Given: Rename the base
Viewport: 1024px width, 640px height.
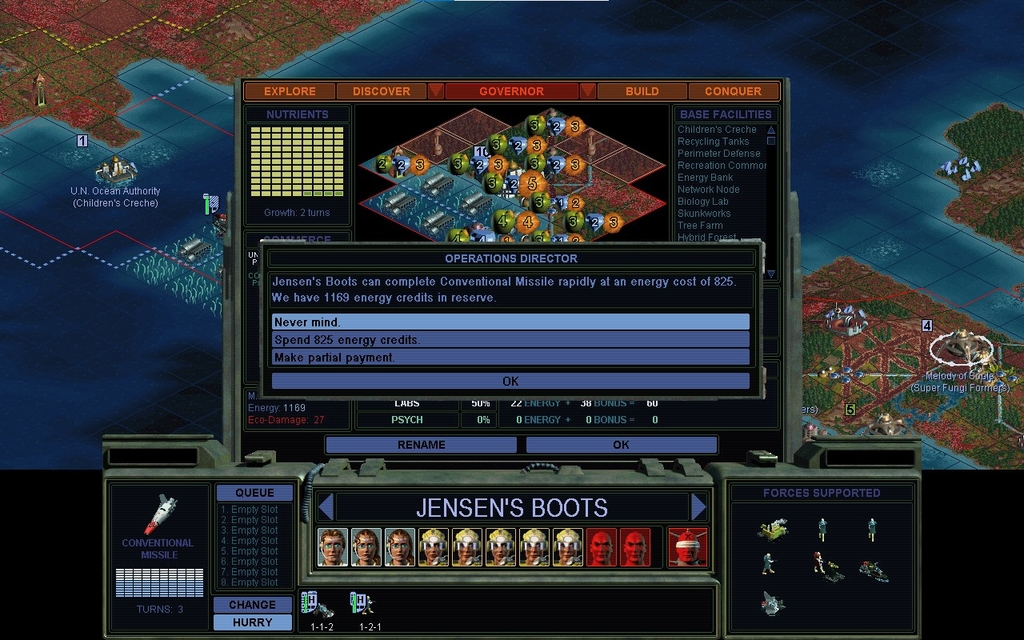Looking at the screenshot, I should pos(421,445).
